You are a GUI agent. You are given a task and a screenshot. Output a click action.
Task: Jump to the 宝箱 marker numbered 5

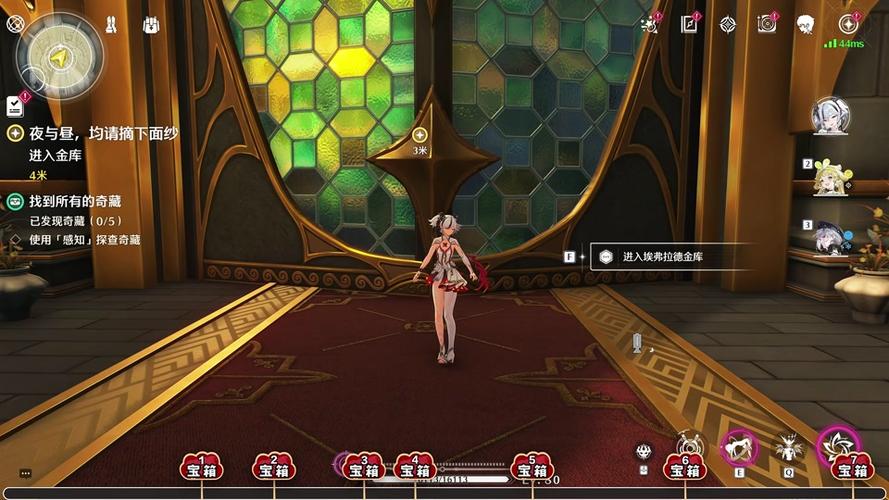click(x=532, y=468)
